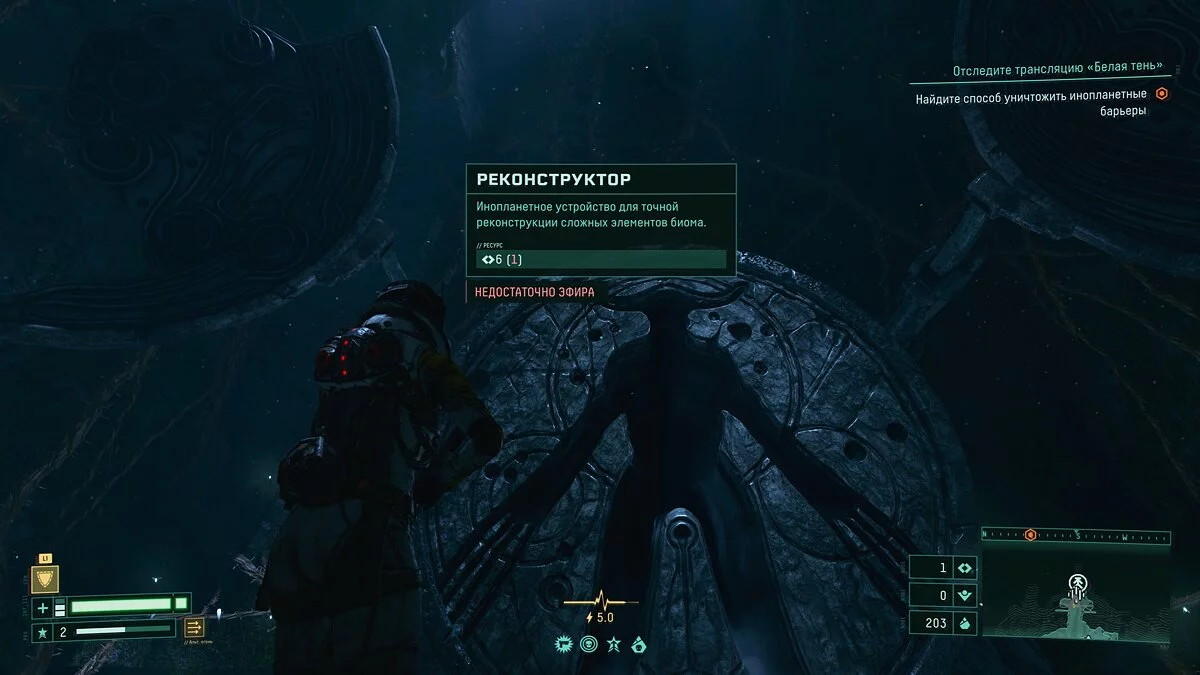The width and height of the screenshot is (1200, 675).
Task: Select the circular skull target artifact icon
Action: click(x=588, y=645)
